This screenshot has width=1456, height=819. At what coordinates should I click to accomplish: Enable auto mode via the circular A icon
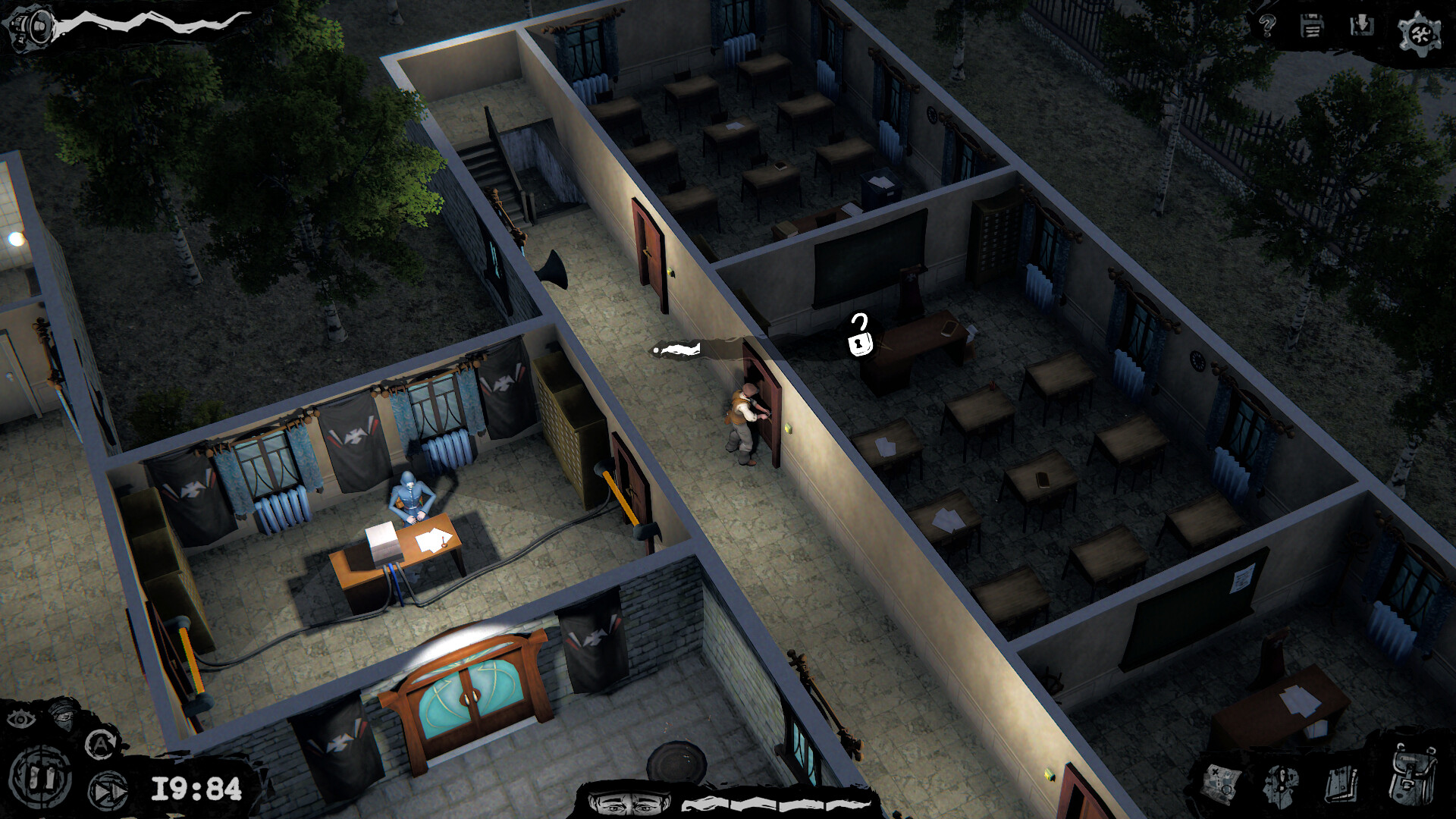(99, 743)
